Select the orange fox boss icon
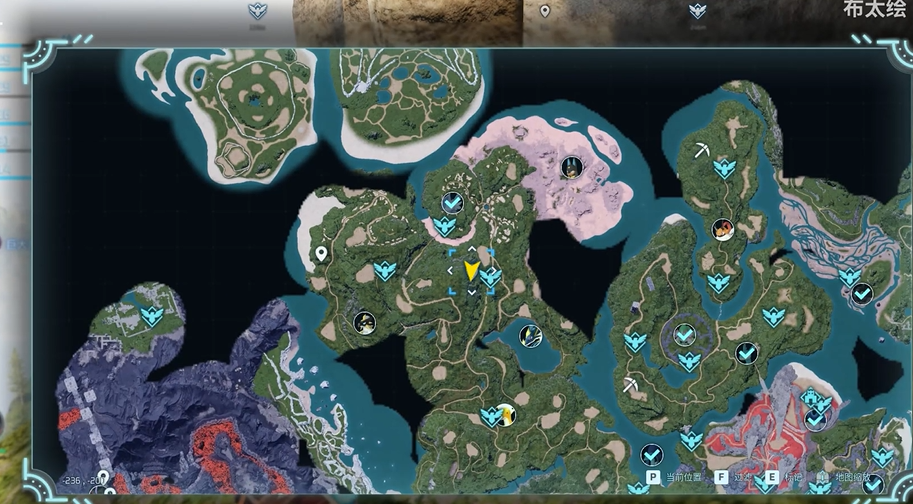Image resolution: width=913 pixels, height=504 pixels. click(722, 230)
